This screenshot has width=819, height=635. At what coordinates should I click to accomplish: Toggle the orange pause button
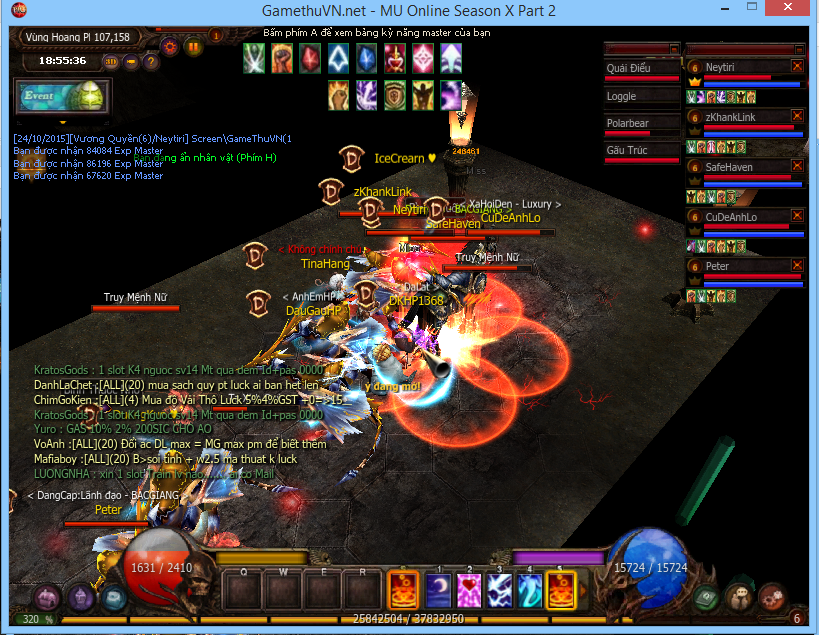click(192, 45)
